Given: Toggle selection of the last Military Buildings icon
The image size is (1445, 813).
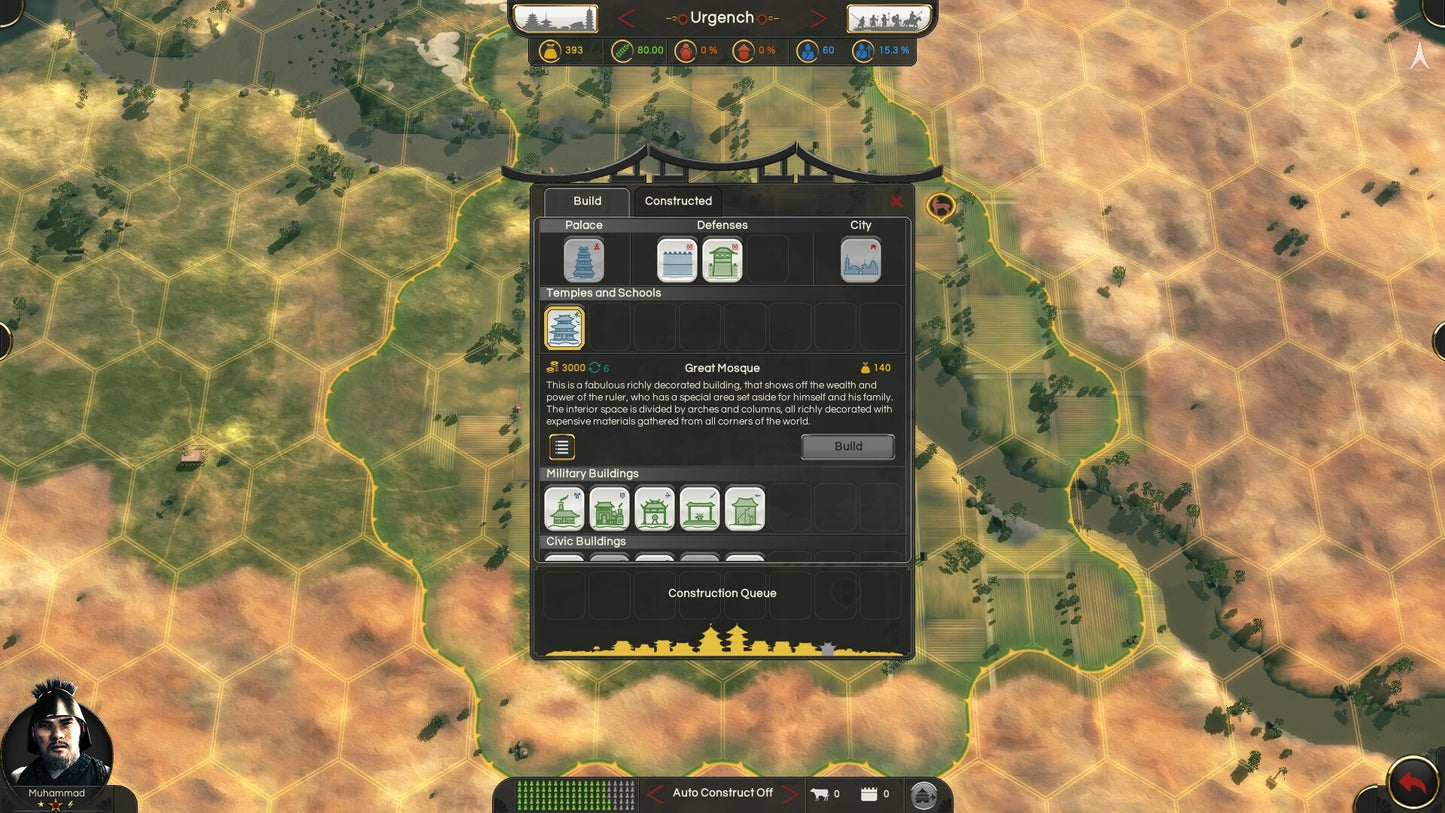Looking at the screenshot, I should click(744, 508).
